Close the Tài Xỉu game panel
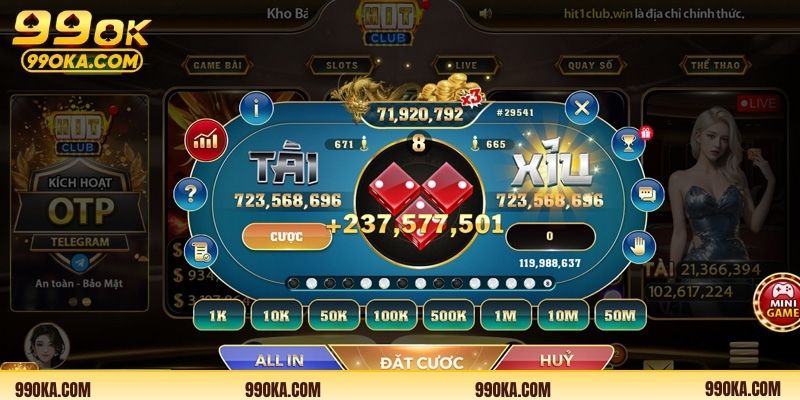The height and width of the screenshot is (400, 800). tap(581, 107)
